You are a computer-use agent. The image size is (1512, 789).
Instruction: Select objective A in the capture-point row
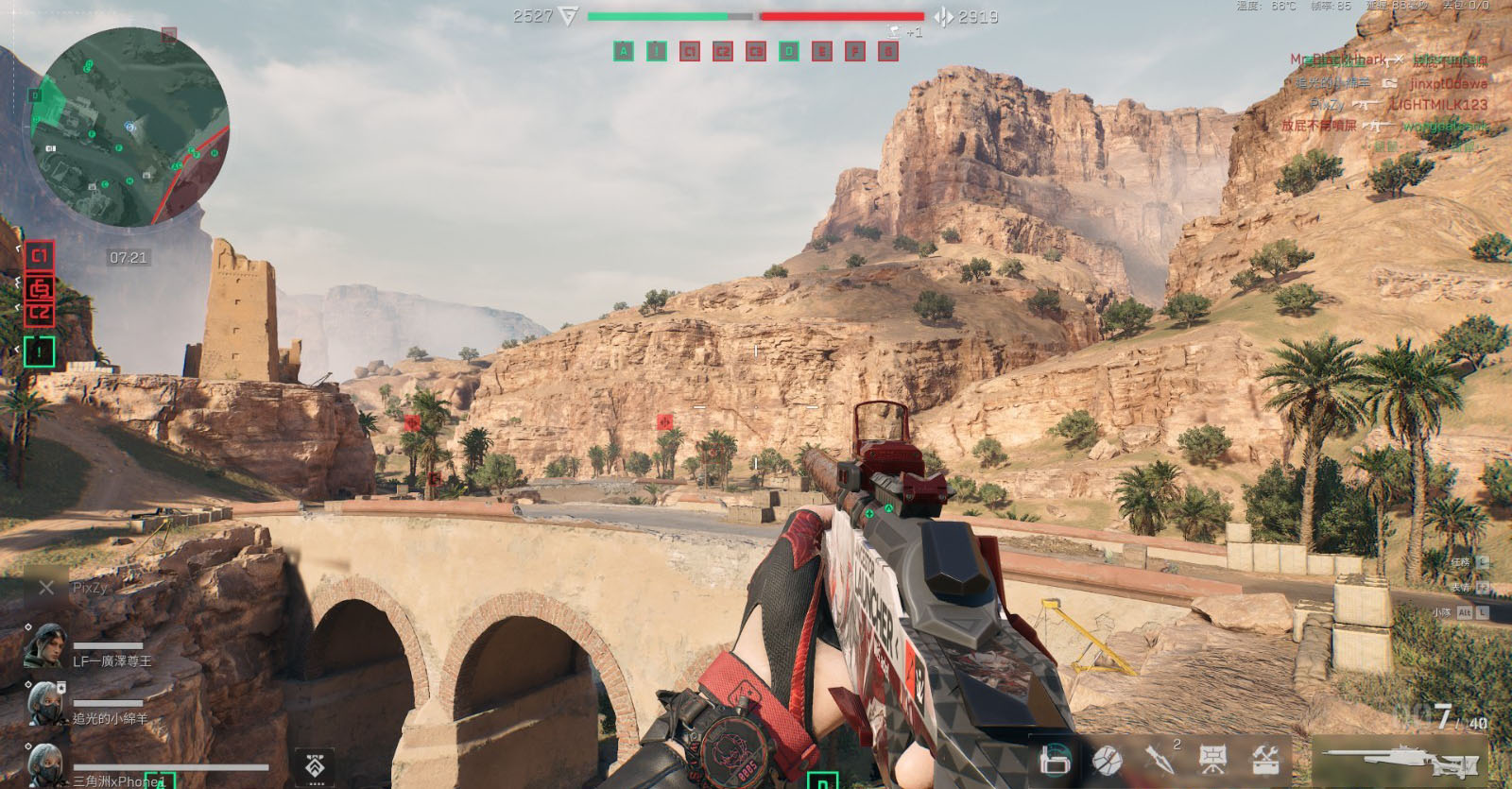tap(623, 51)
